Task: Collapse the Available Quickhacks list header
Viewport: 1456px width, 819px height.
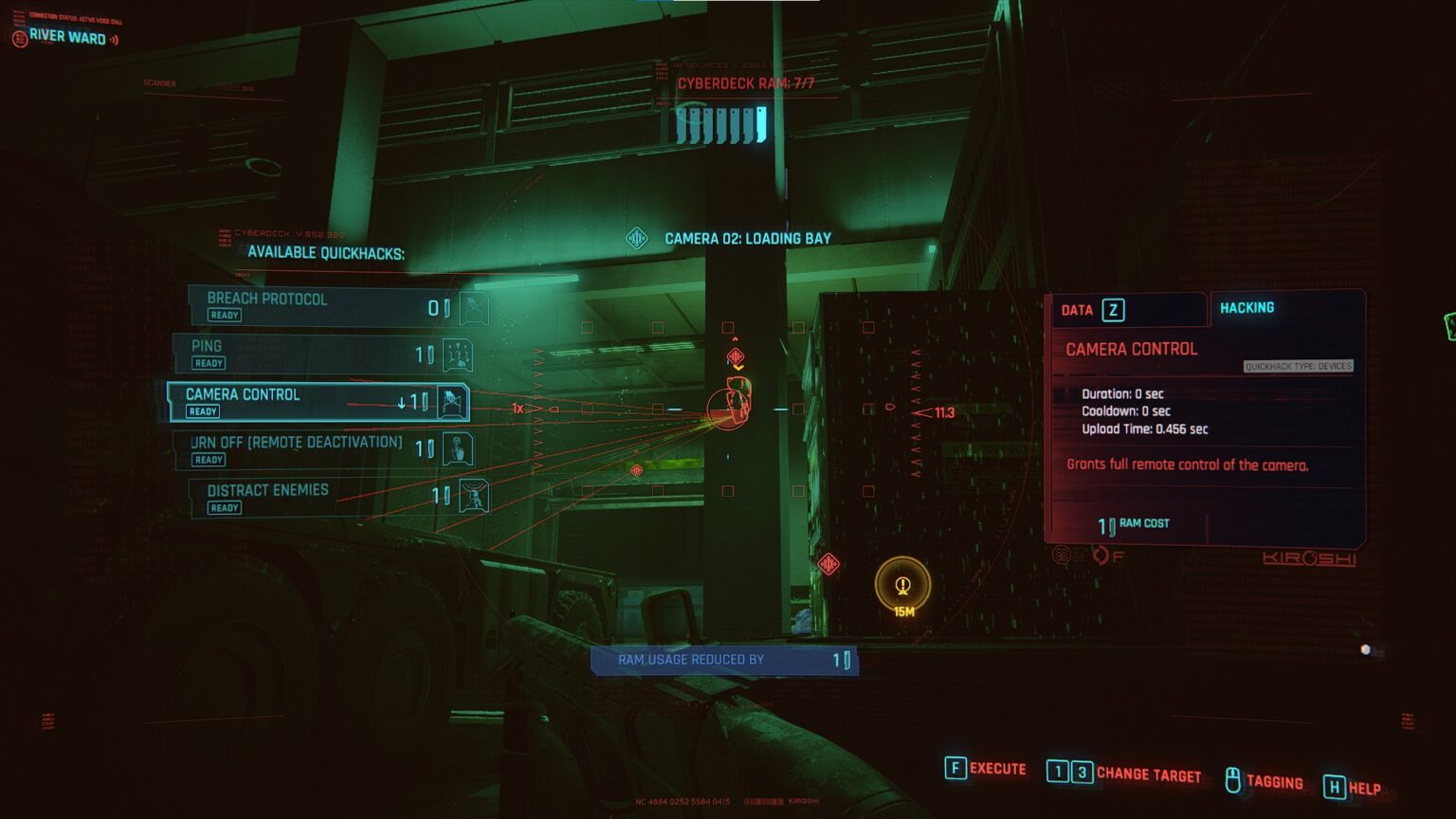Action: coord(326,253)
